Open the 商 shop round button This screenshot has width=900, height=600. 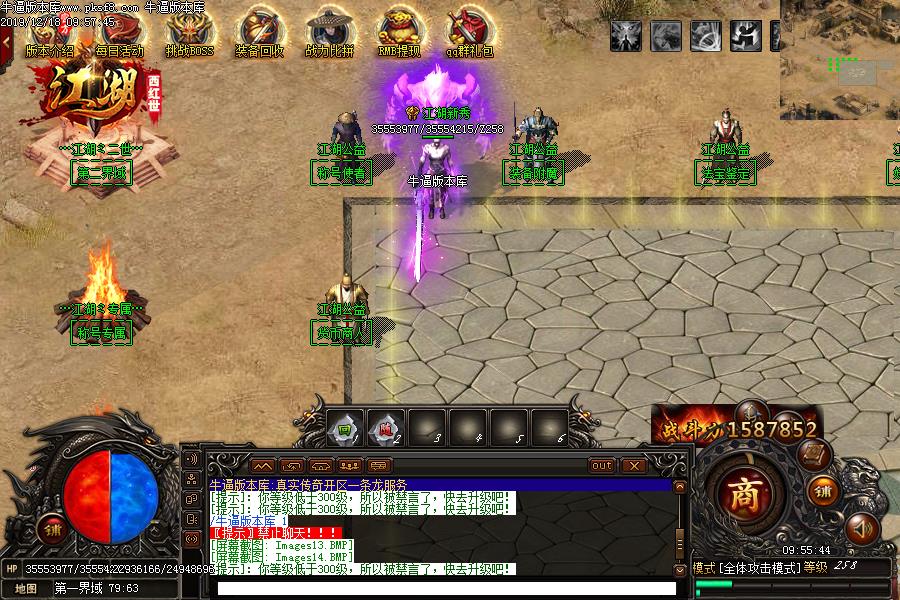(x=744, y=493)
